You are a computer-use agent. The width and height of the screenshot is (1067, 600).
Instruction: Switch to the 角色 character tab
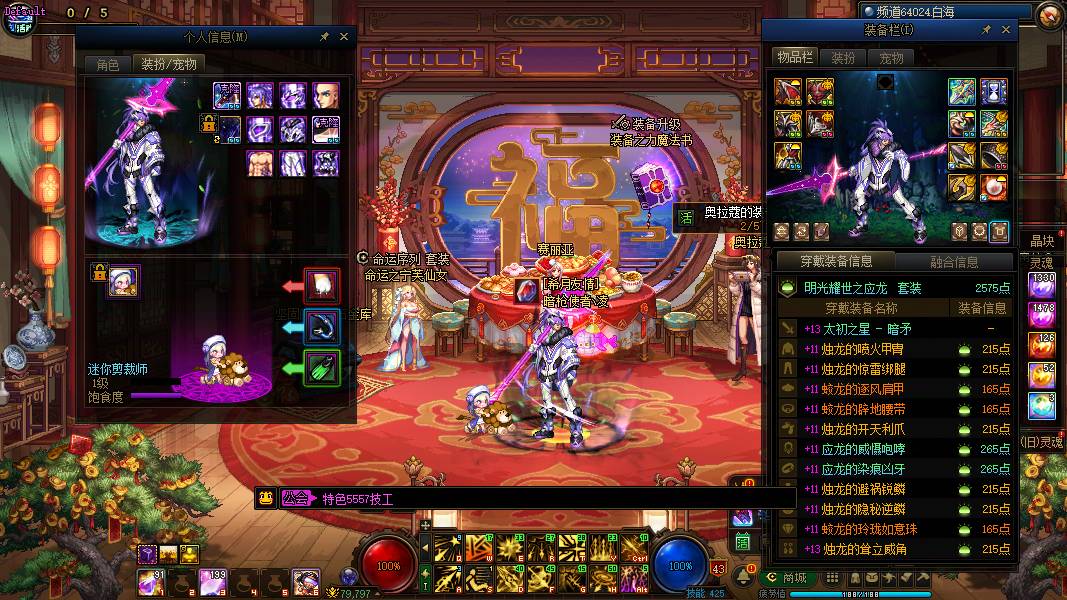pos(108,64)
